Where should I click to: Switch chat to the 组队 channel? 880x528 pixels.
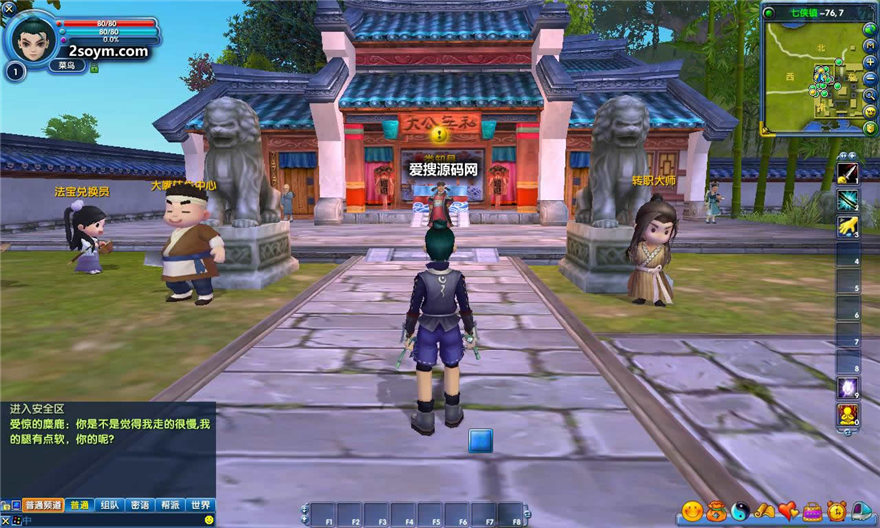[x=110, y=505]
